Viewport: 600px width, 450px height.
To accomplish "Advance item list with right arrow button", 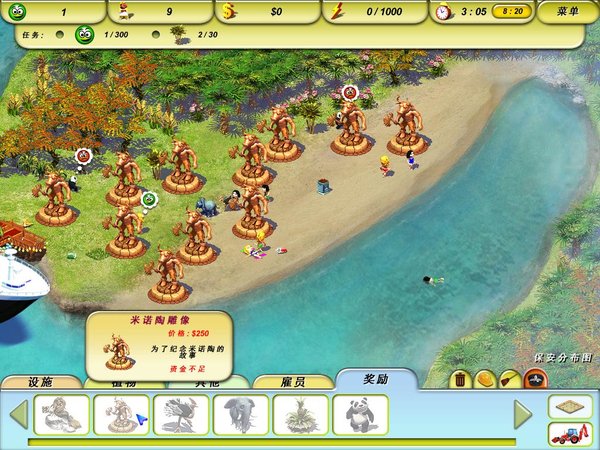I will point(522,413).
